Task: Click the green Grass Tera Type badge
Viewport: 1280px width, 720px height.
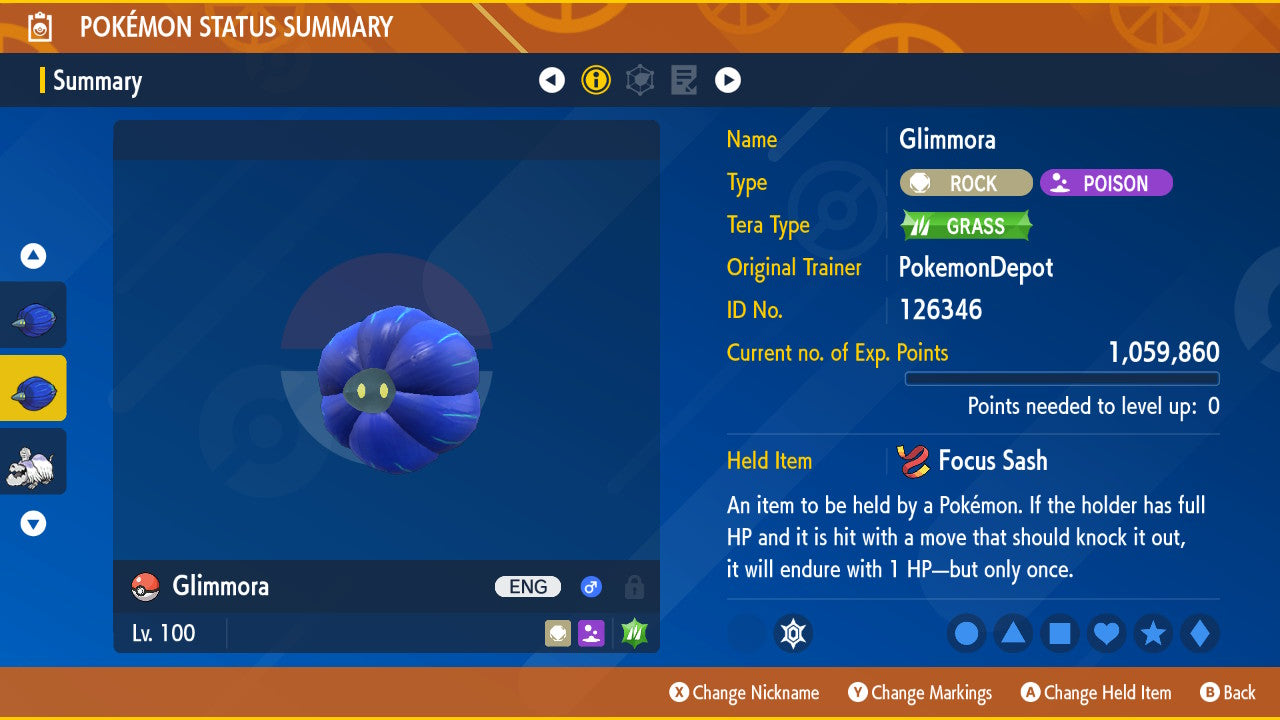Action: point(966,226)
